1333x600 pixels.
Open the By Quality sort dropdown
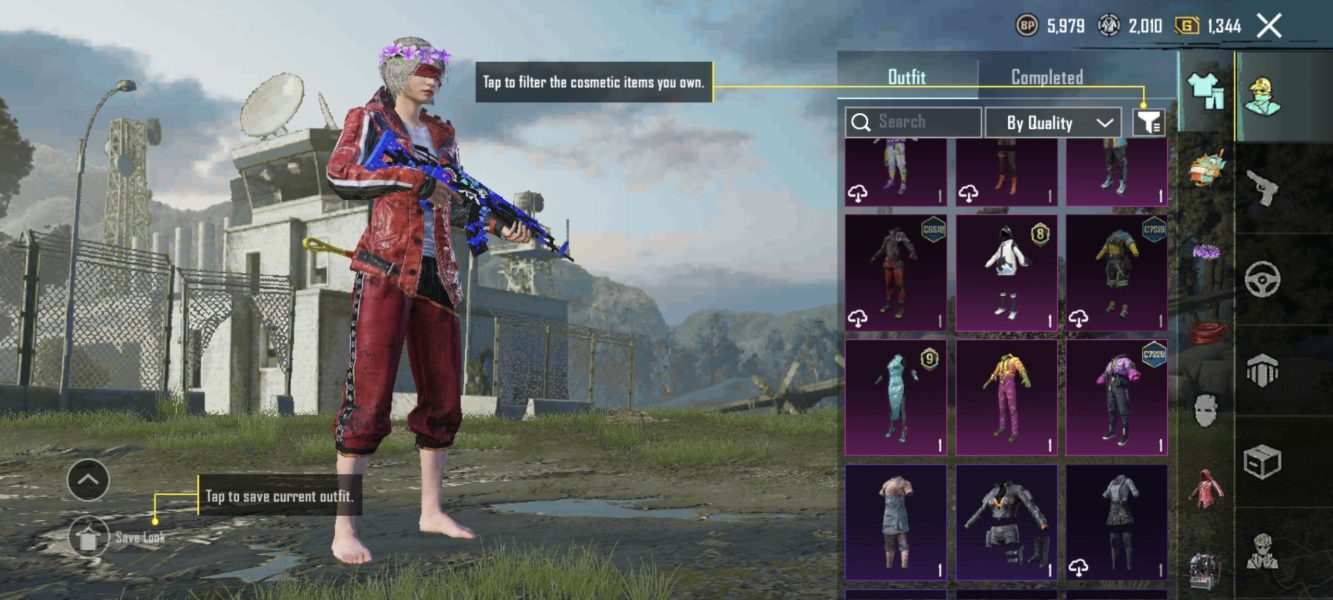tap(1053, 122)
